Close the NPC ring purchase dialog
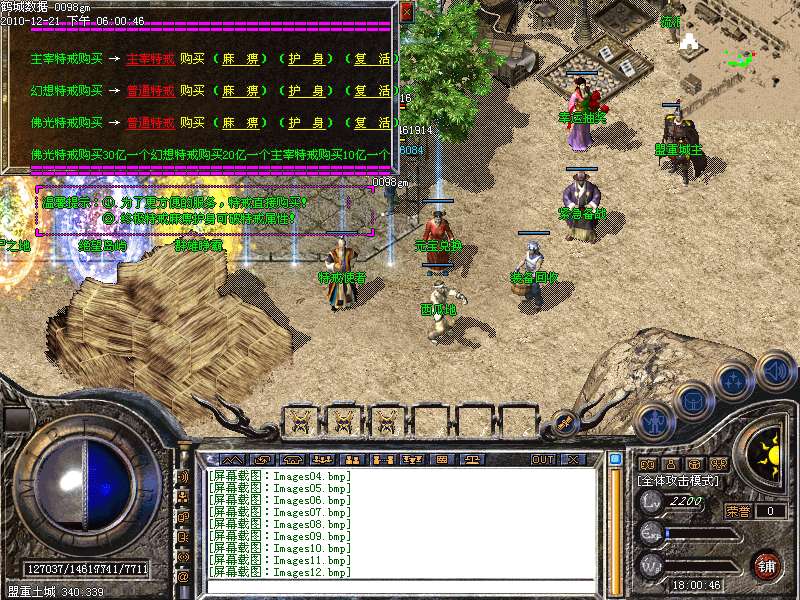The image size is (800, 600). tap(406, 12)
